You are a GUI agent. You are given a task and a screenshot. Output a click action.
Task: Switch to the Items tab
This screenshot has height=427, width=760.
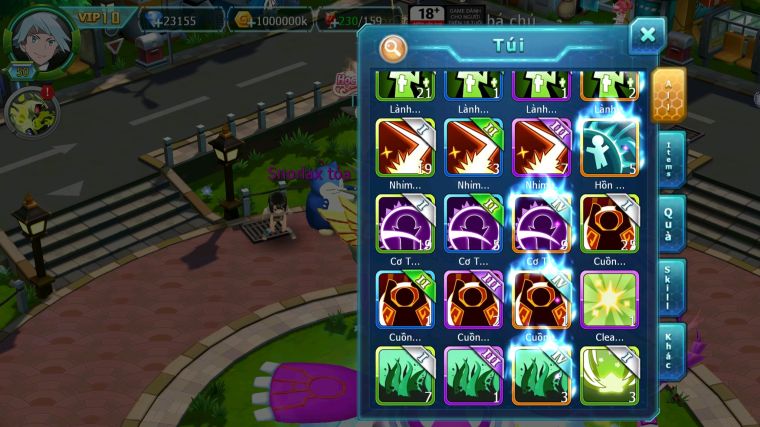pyautogui.click(x=671, y=160)
